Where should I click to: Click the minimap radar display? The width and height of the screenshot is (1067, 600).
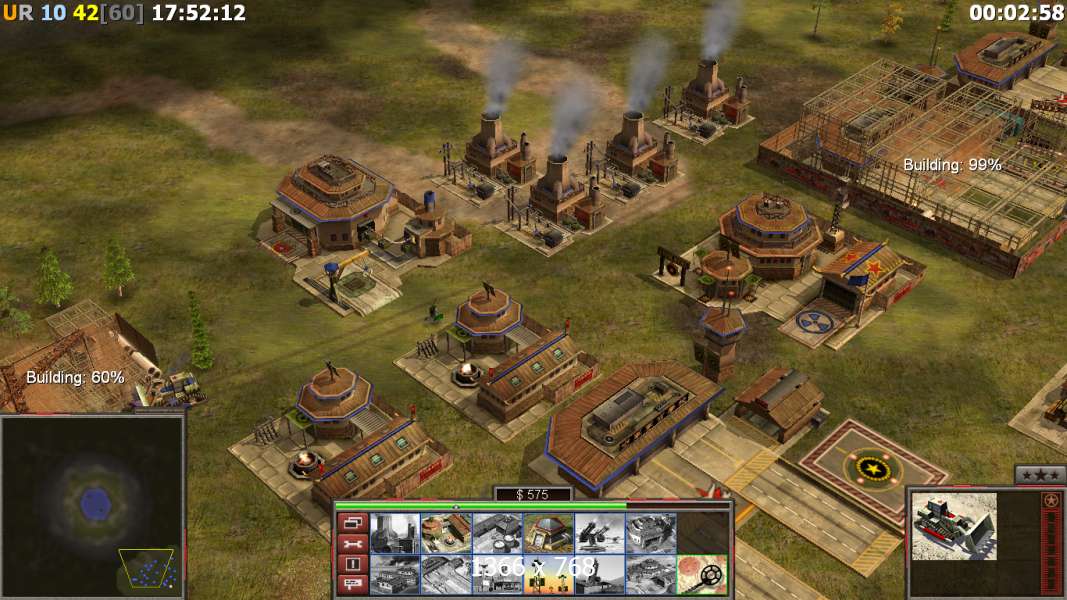pyautogui.click(x=93, y=505)
